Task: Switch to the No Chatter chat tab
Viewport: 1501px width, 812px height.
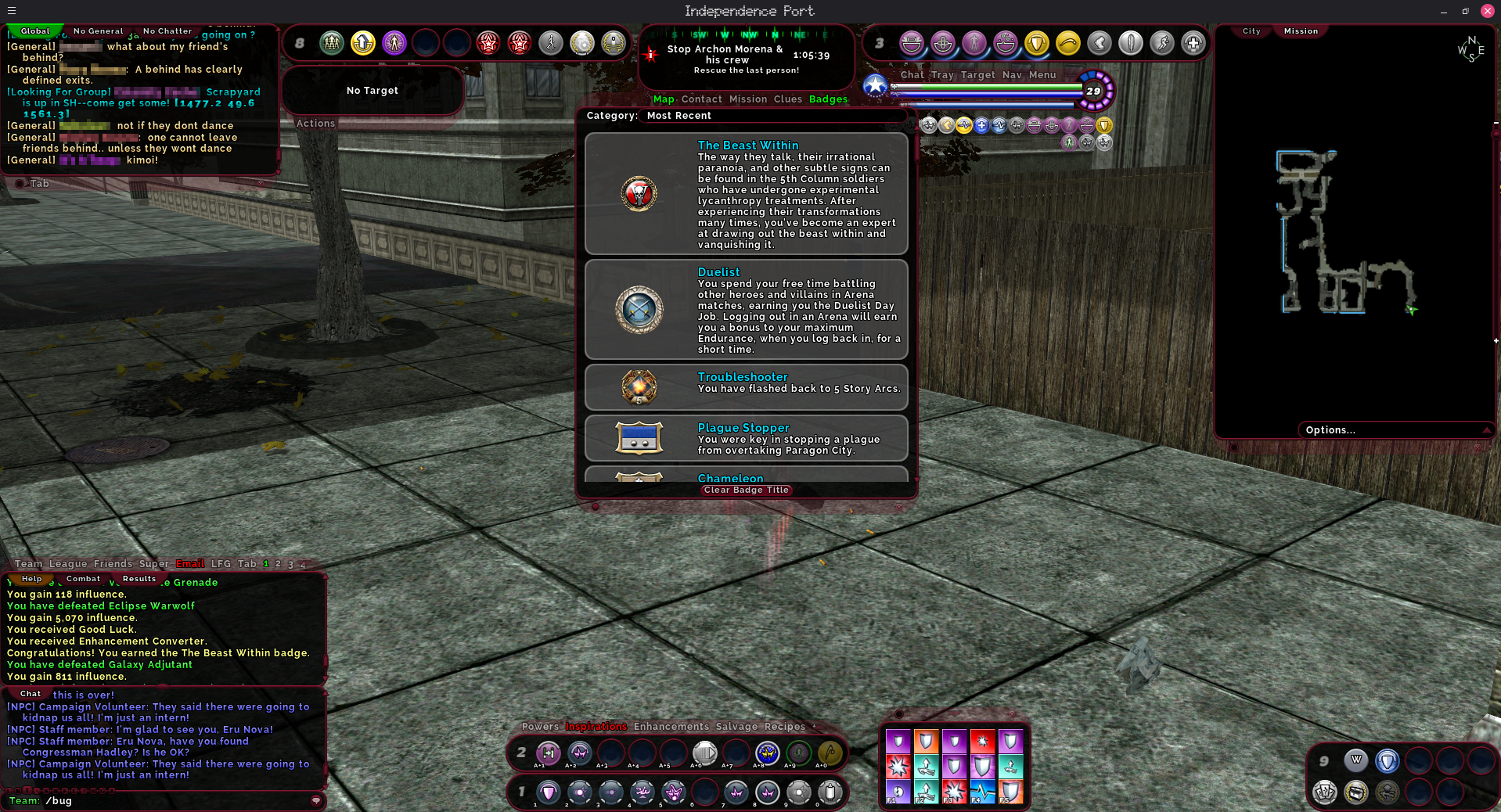Action: tap(167, 31)
